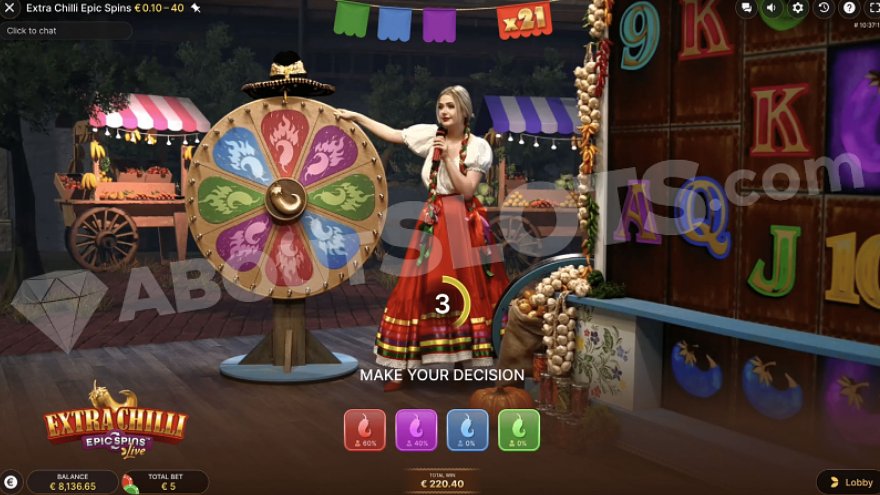Choose the purple chilli decision button
The height and width of the screenshot is (495, 880).
pos(416,429)
